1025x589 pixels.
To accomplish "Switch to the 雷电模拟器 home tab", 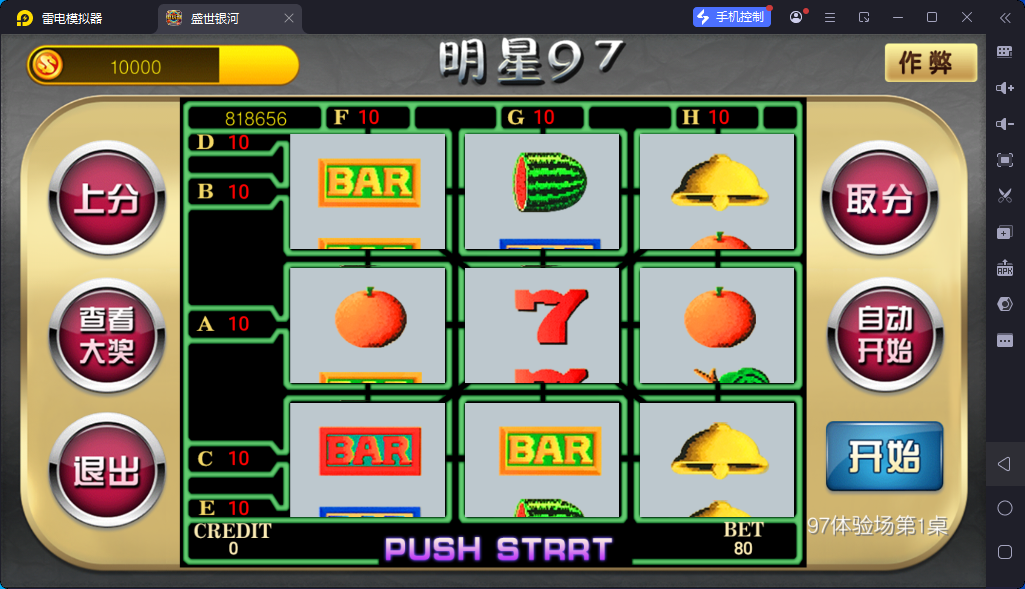I will pos(72,18).
